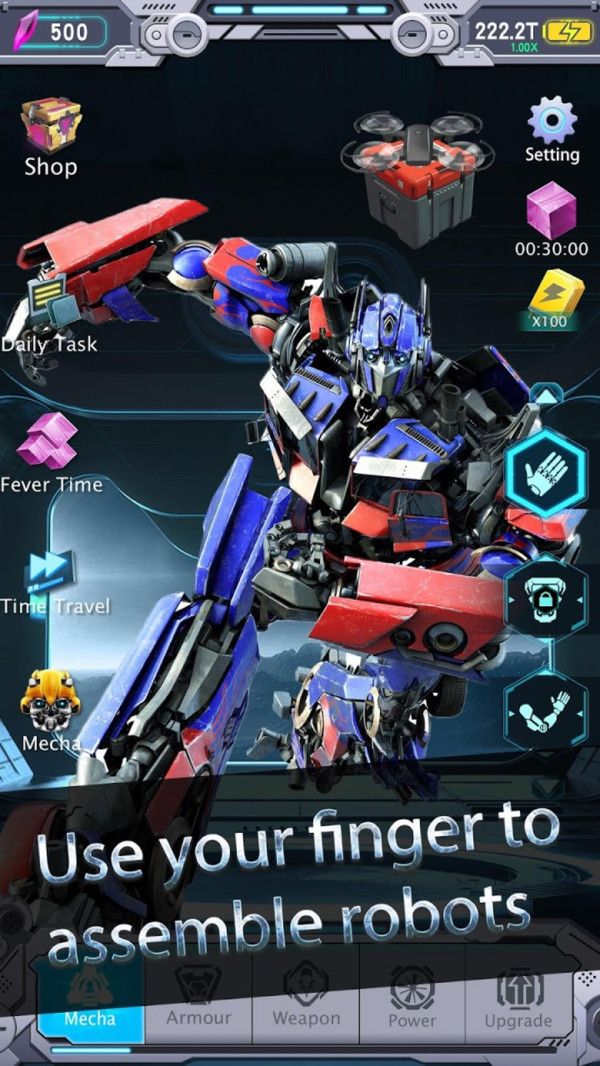
Task: Open the Mecha collection with yellow robot head
Action: point(50,702)
